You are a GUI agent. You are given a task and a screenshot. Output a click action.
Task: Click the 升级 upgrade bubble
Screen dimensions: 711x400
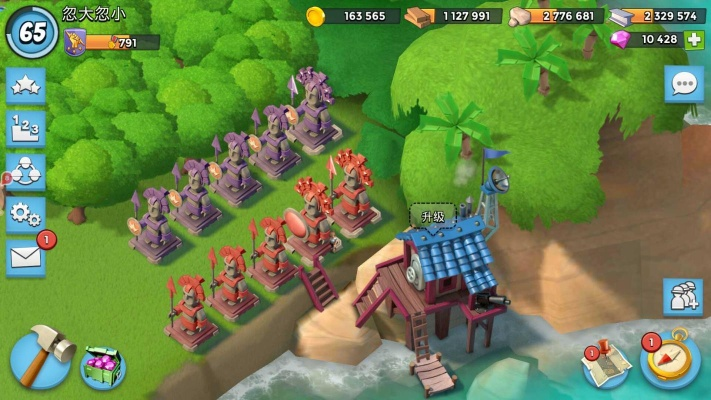432,215
